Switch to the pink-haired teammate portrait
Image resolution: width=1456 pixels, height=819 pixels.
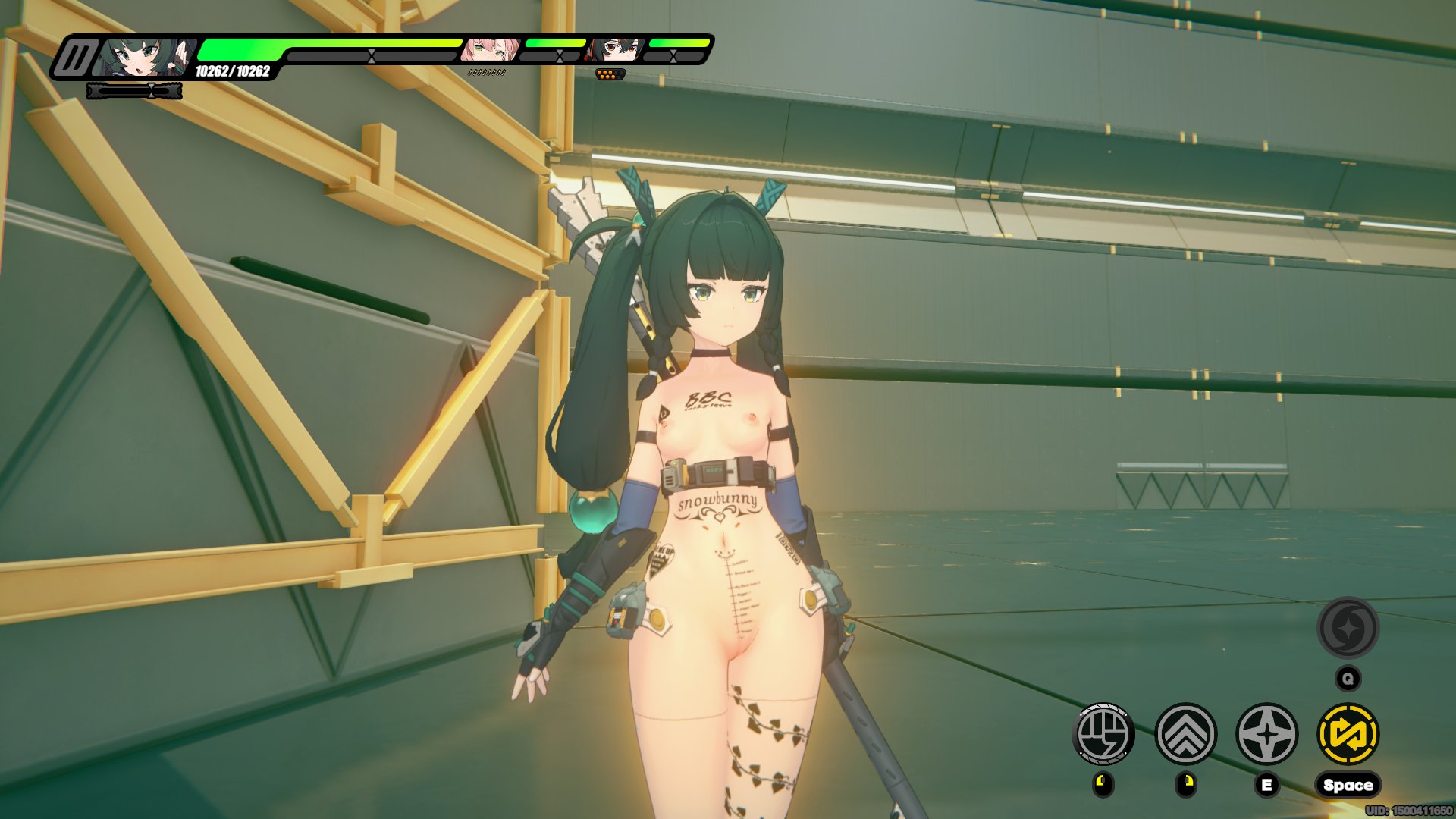[490, 50]
